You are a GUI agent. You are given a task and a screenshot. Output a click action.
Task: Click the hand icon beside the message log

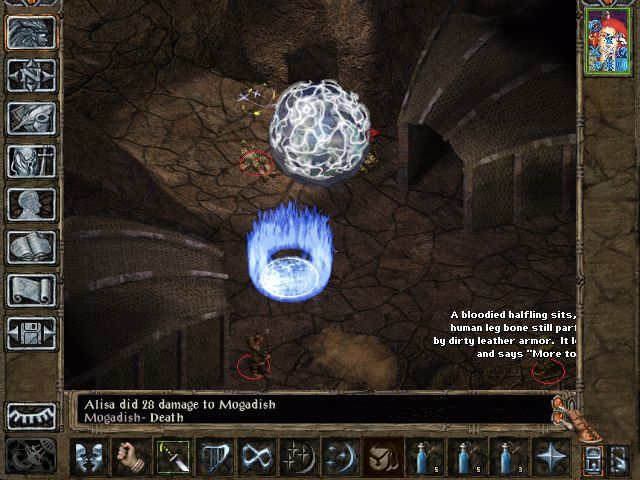click(567, 412)
